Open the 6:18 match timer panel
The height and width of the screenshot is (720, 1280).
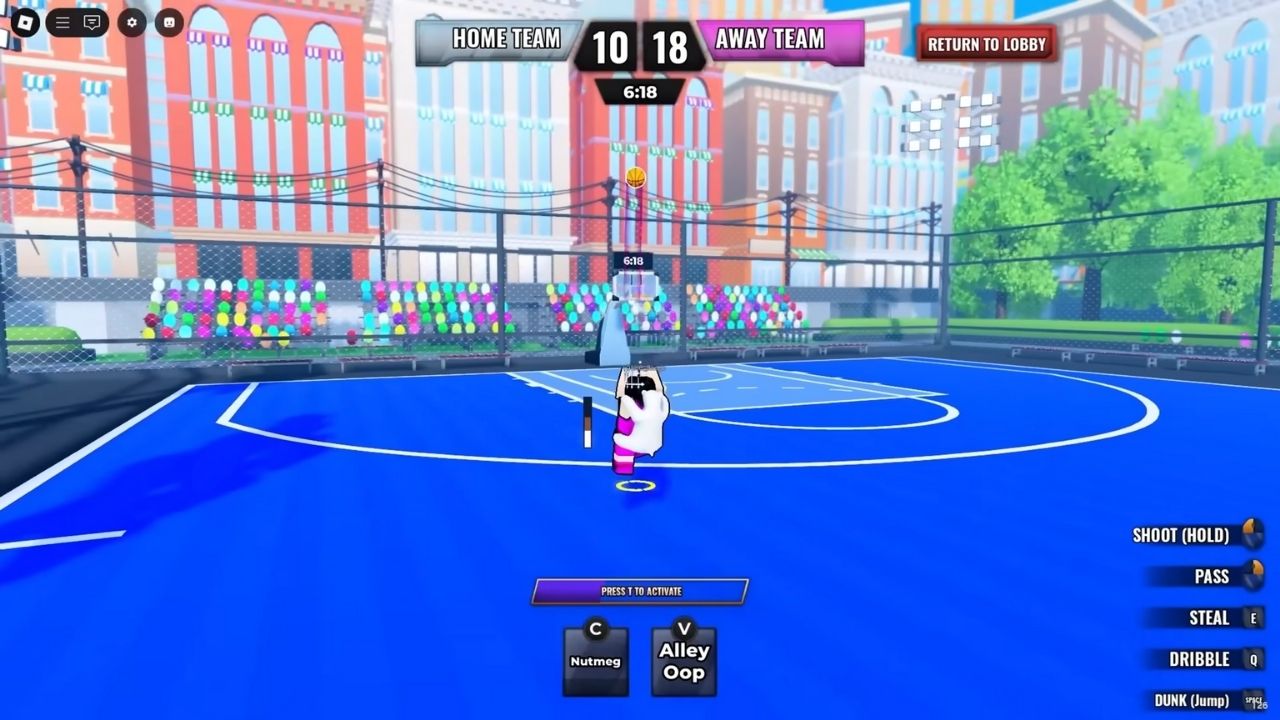coord(641,92)
